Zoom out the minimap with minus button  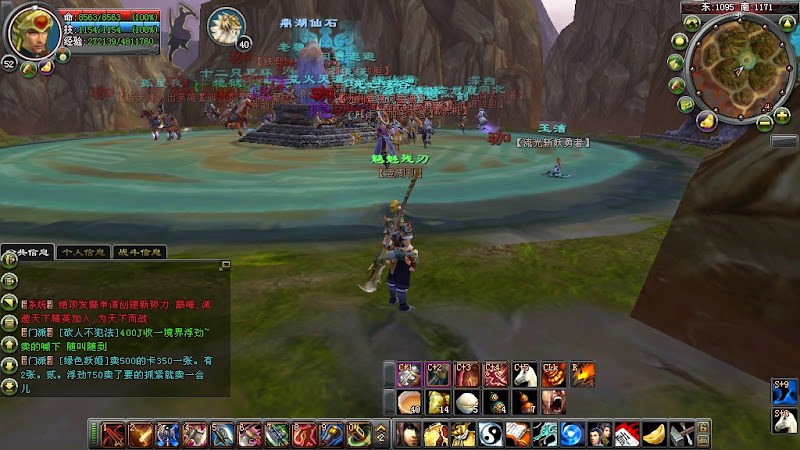[765, 122]
